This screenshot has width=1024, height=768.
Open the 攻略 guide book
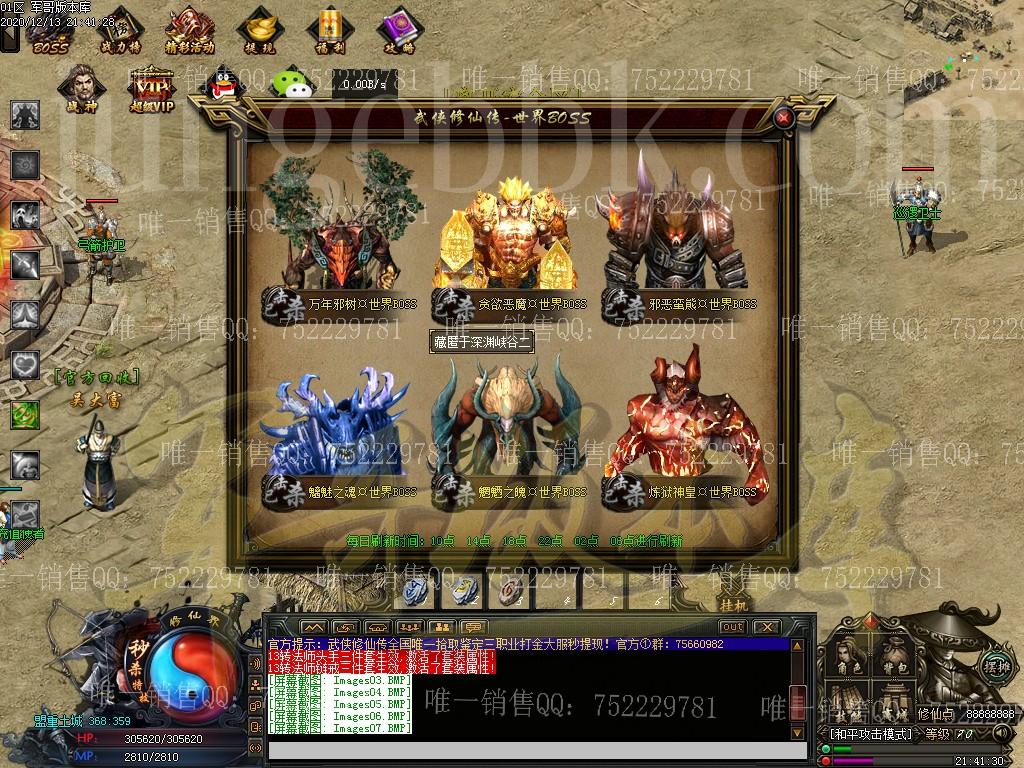pyautogui.click(x=397, y=30)
